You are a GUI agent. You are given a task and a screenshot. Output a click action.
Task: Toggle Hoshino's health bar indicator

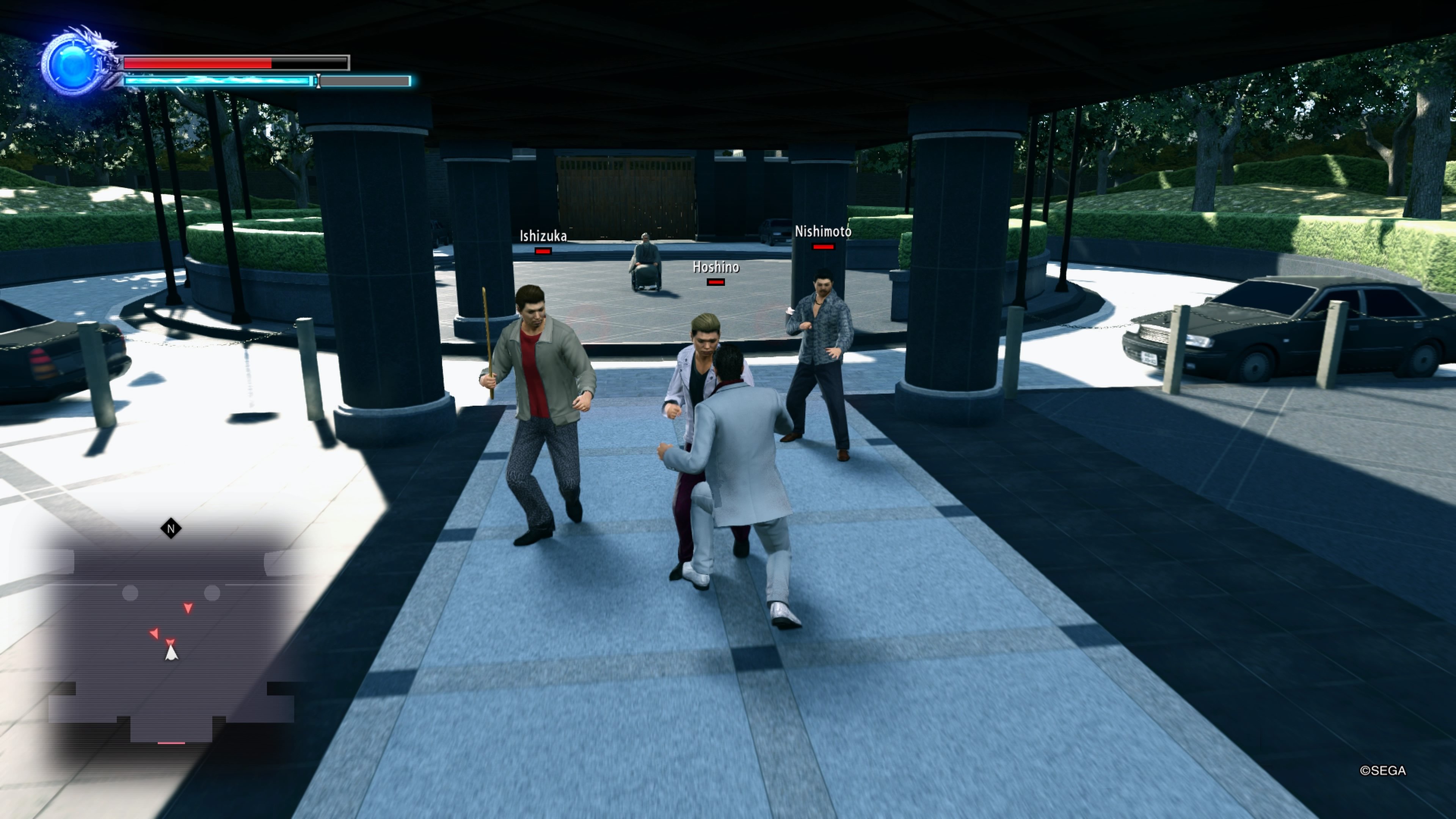[715, 283]
